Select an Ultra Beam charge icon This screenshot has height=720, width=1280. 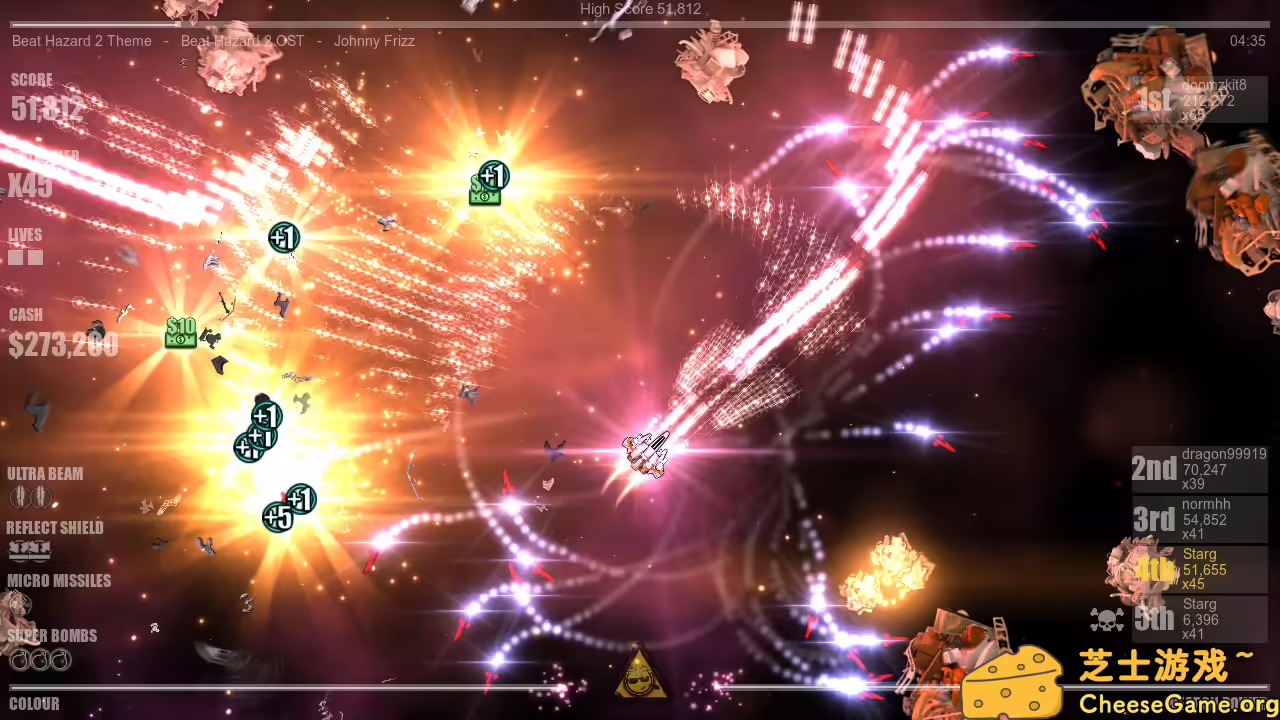(17, 495)
